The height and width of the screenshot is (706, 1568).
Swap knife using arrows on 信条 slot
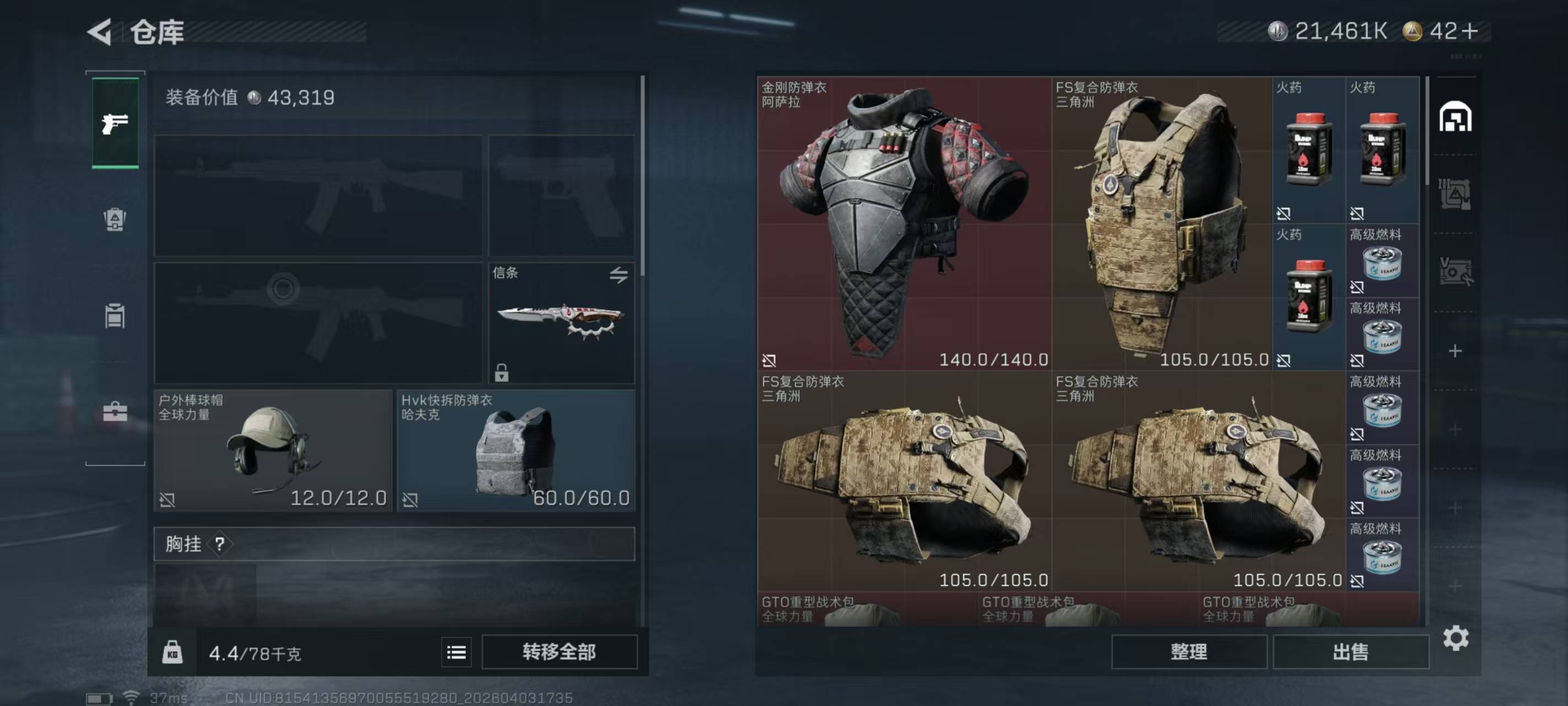(x=619, y=275)
